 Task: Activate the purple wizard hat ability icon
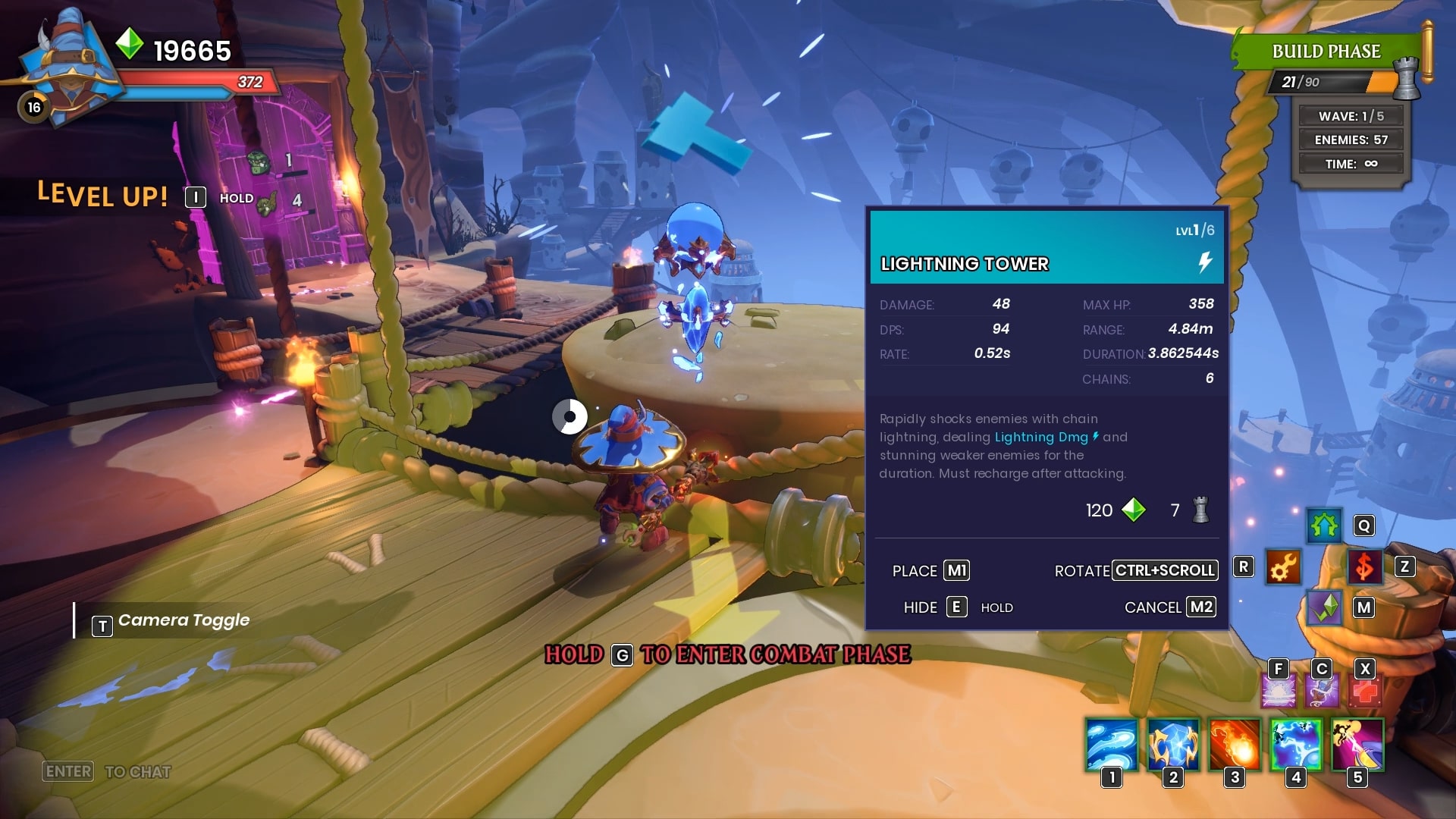pyautogui.click(x=1322, y=692)
